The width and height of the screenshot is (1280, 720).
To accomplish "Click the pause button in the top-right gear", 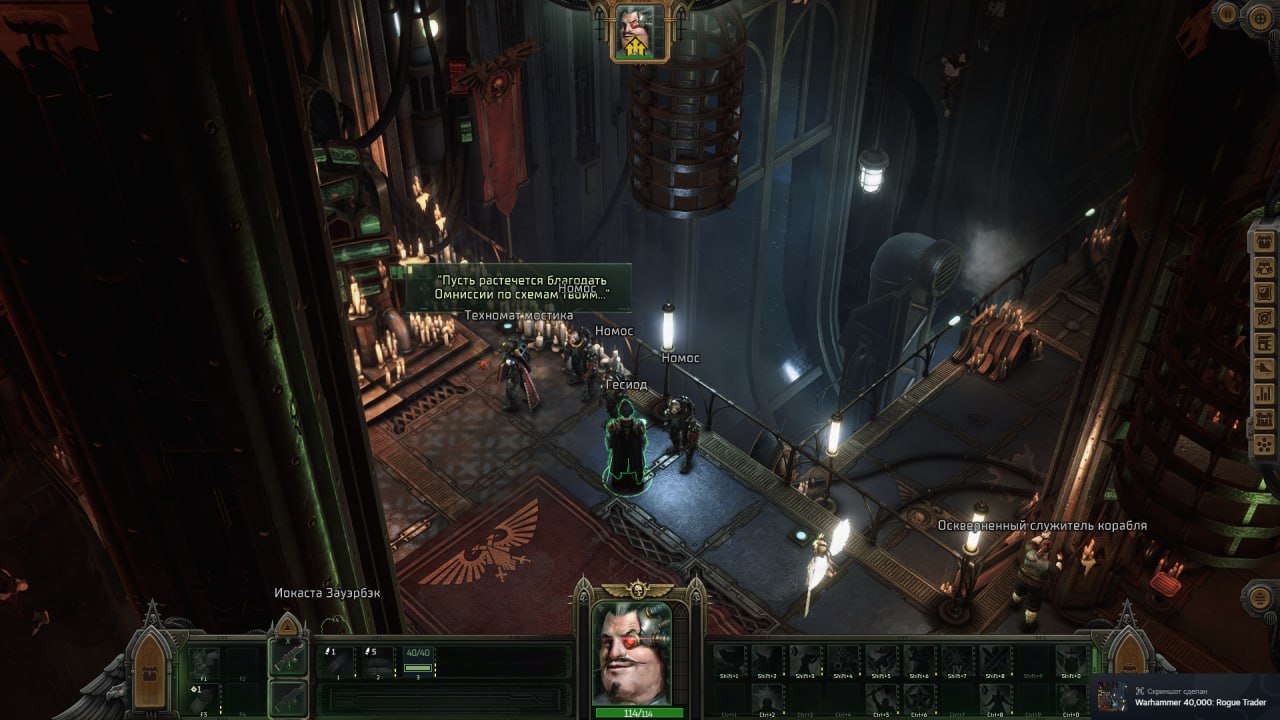I will [1227, 13].
